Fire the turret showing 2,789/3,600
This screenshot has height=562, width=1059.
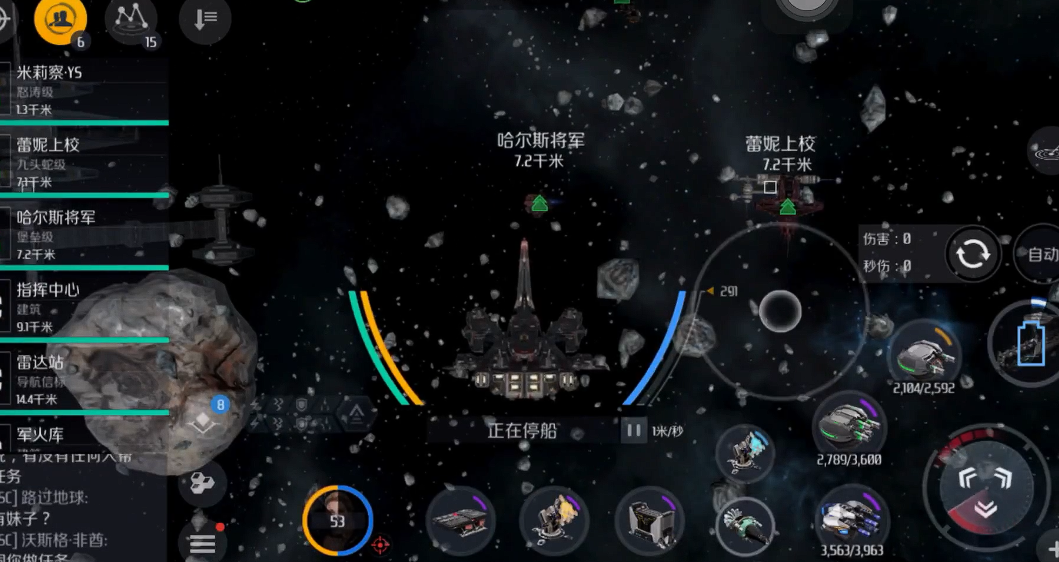(850, 423)
